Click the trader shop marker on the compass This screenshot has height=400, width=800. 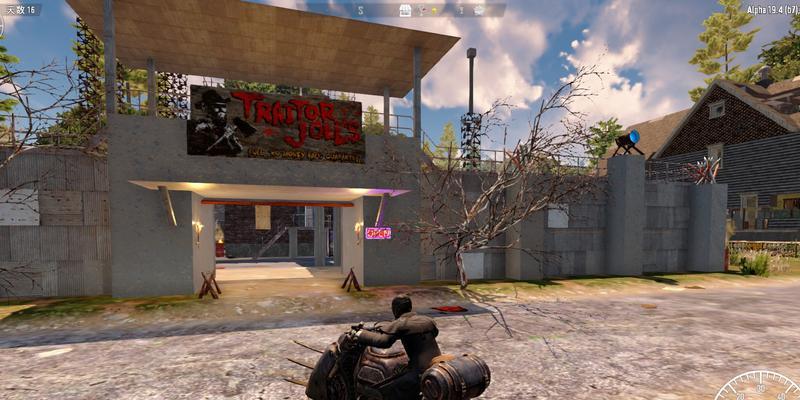tap(405, 10)
